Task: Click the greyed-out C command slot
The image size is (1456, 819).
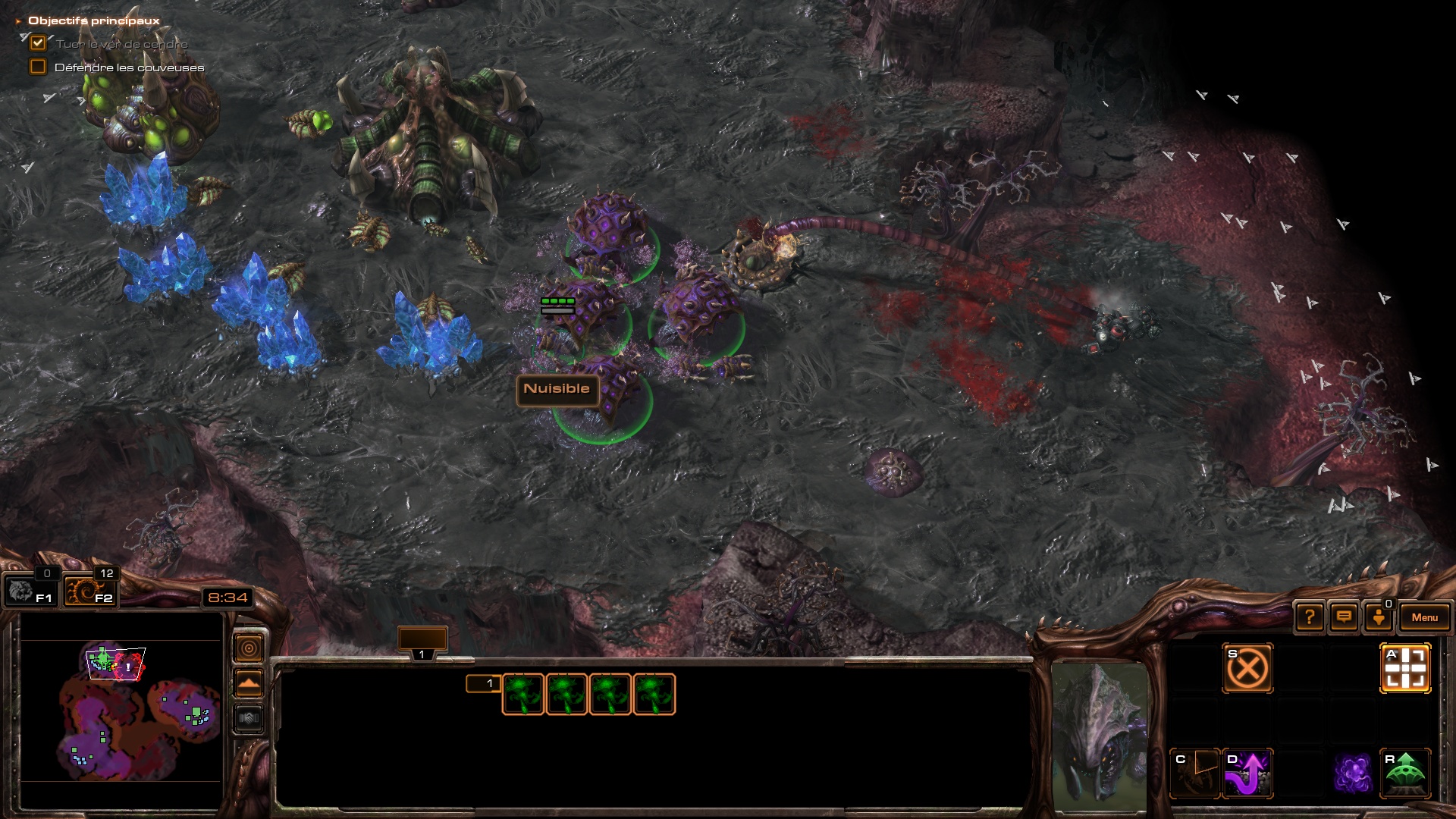Action: 1195,773
